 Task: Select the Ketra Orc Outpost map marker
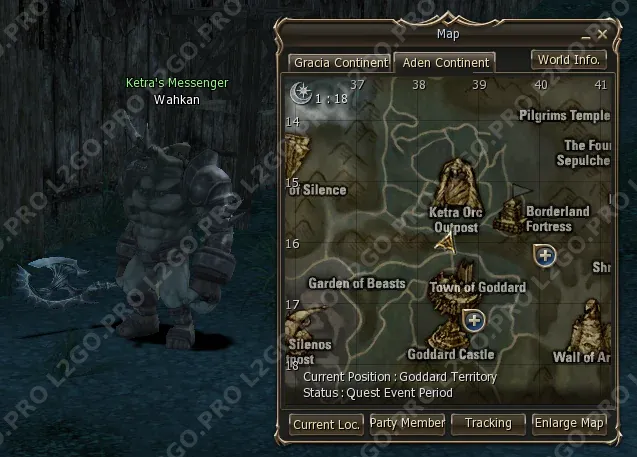458,182
